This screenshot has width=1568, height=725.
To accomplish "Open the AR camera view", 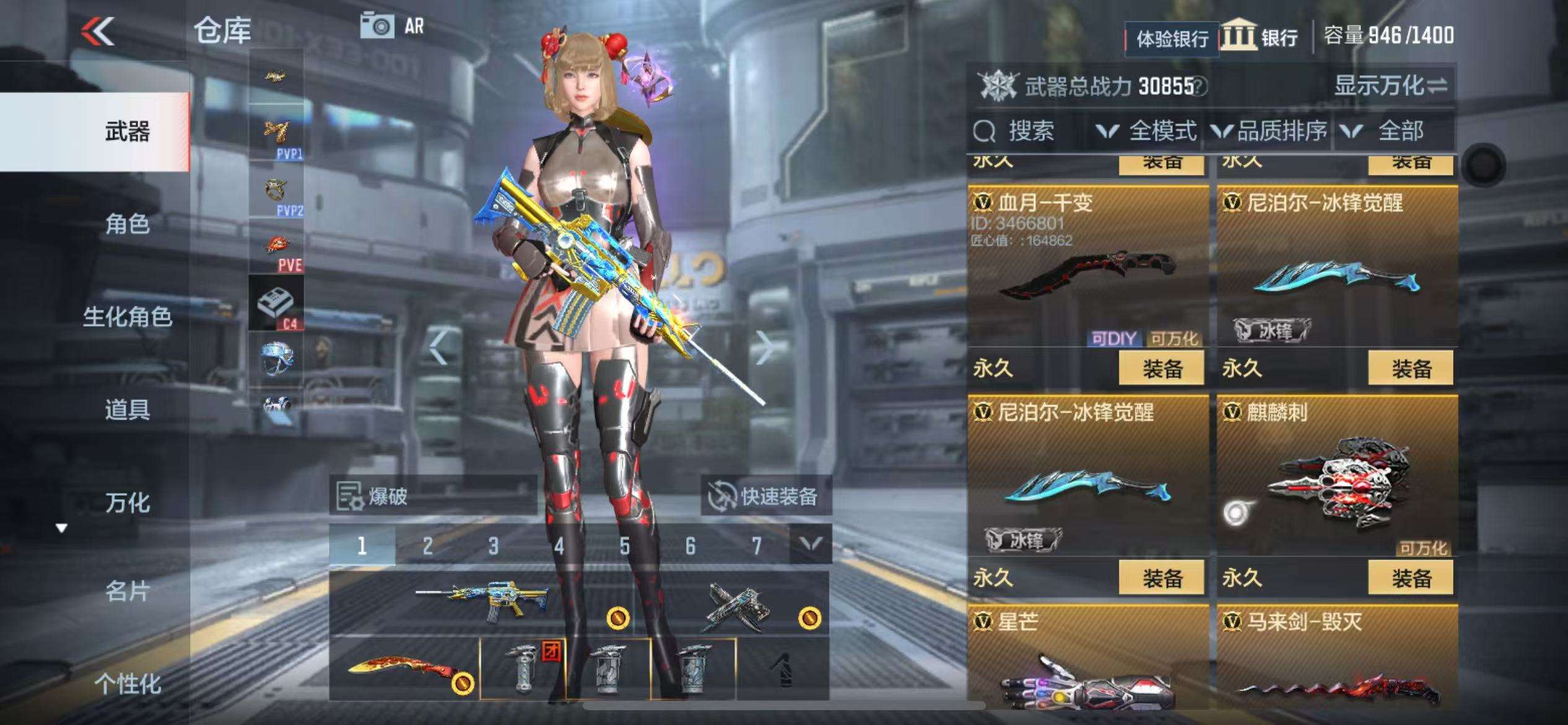I will click(393, 26).
